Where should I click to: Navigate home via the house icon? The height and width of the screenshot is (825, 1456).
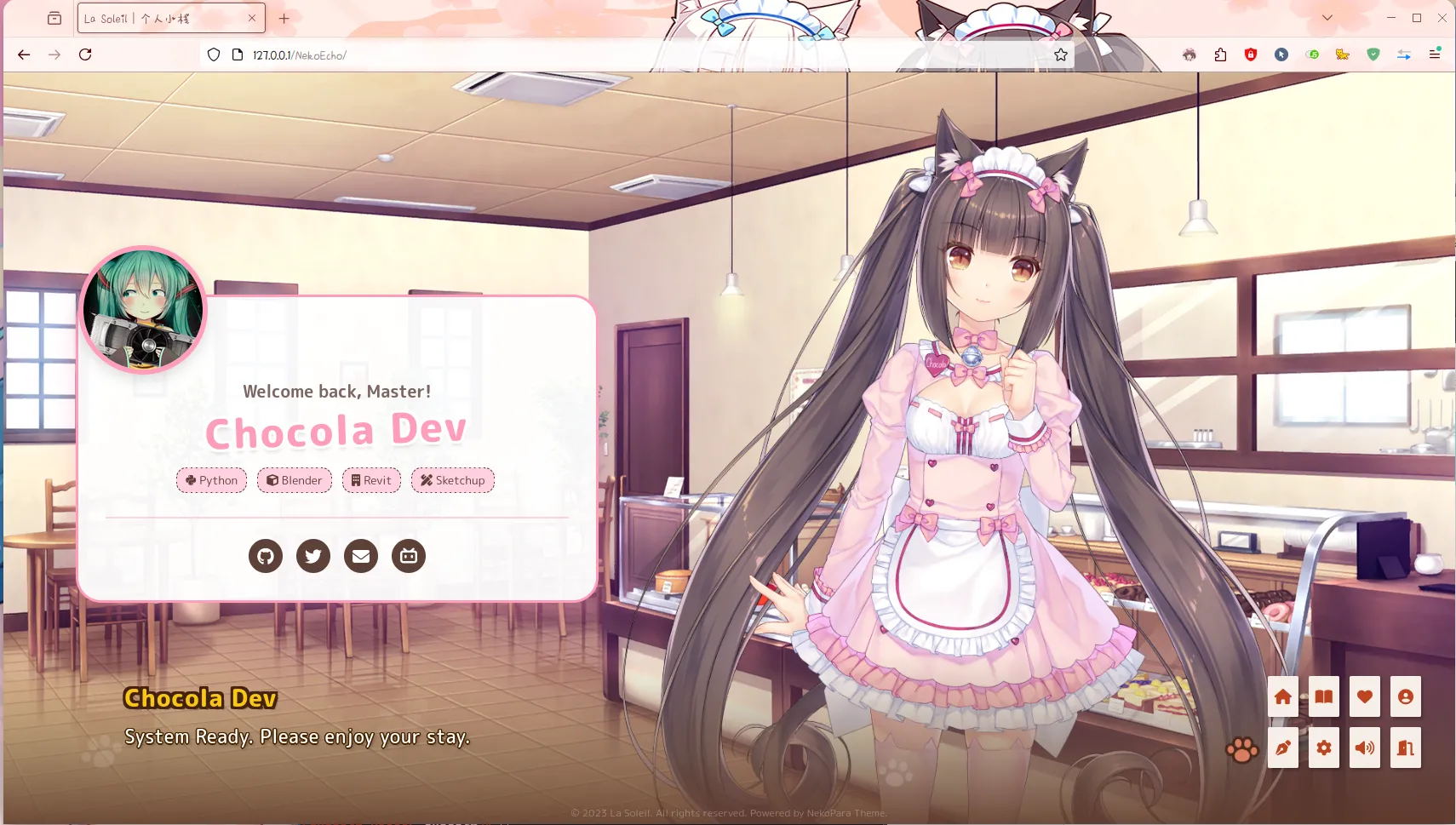[1283, 696]
